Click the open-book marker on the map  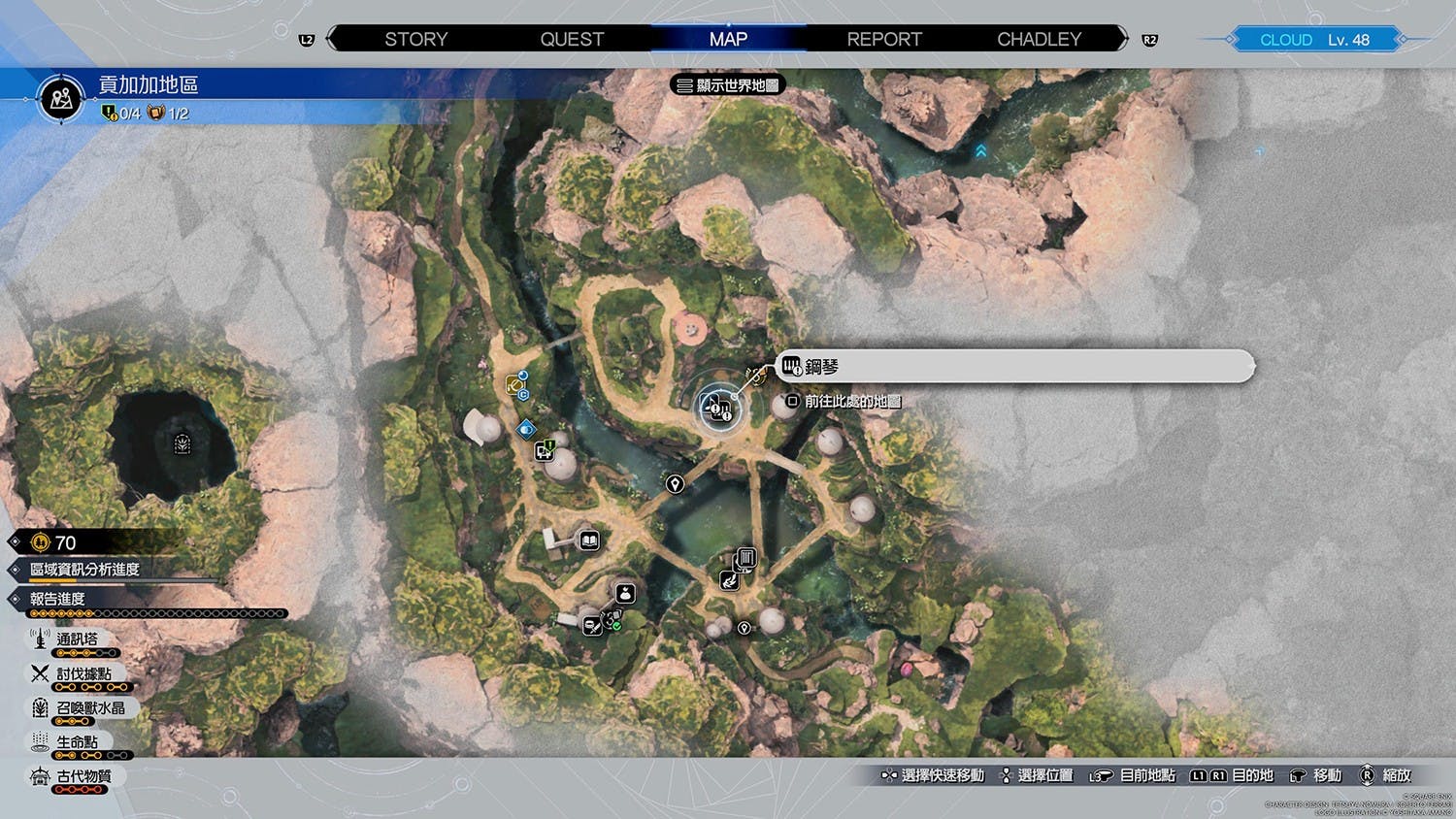pyautogui.click(x=589, y=541)
